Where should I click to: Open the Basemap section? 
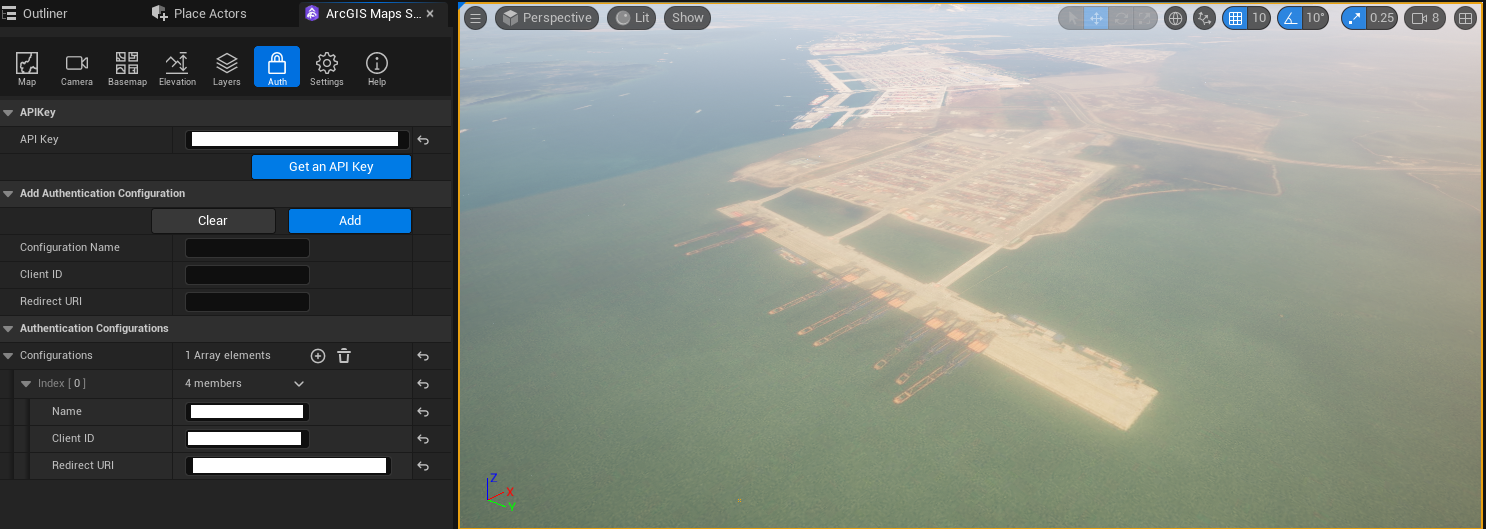[x=127, y=68]
